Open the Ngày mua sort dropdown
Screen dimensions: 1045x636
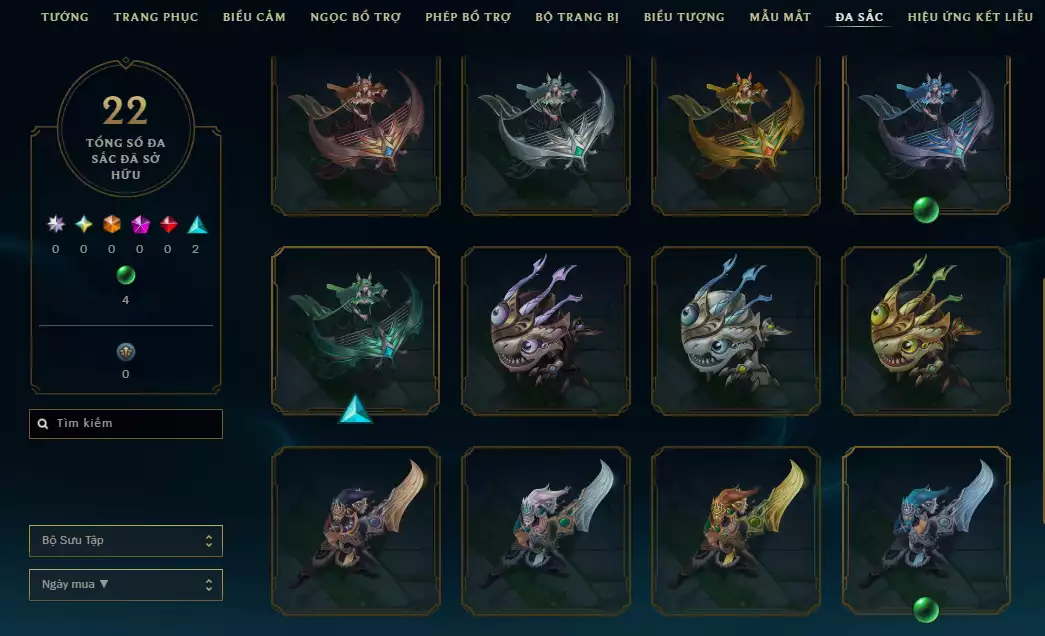coord(126,585)
